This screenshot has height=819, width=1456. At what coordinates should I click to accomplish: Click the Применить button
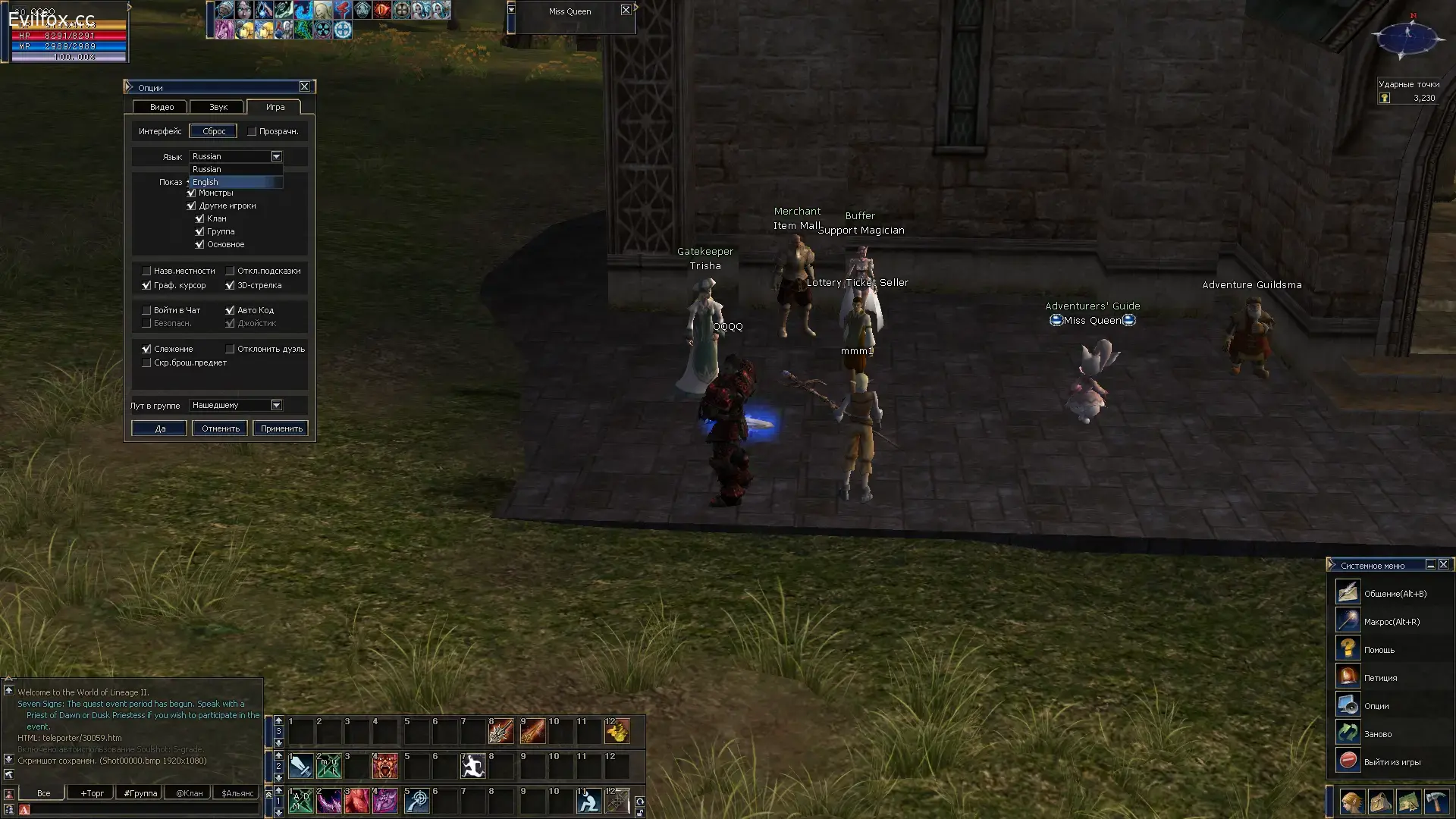tap(280, 428)
